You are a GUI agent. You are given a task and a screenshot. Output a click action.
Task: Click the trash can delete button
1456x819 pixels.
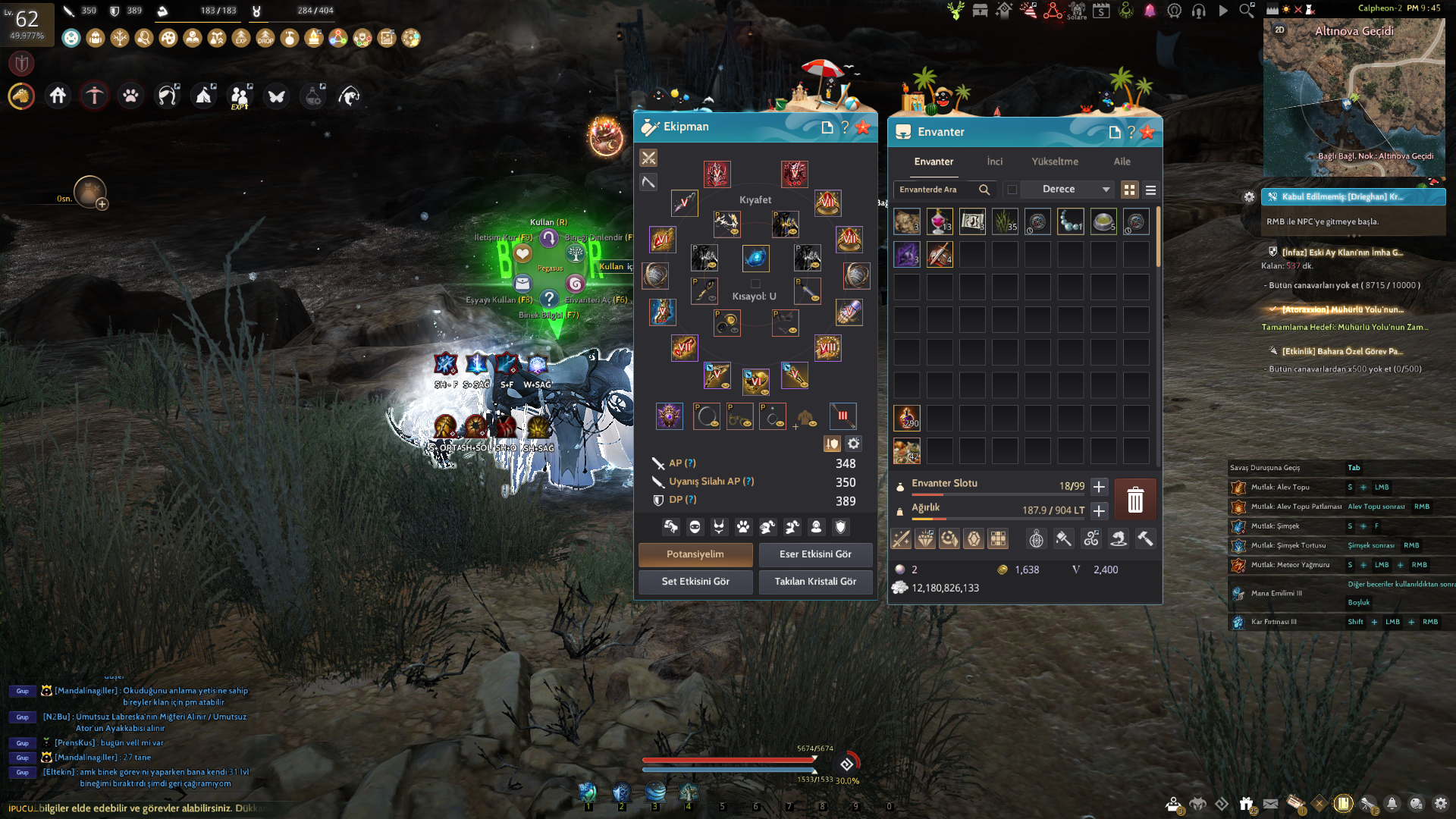[1134, 500]
